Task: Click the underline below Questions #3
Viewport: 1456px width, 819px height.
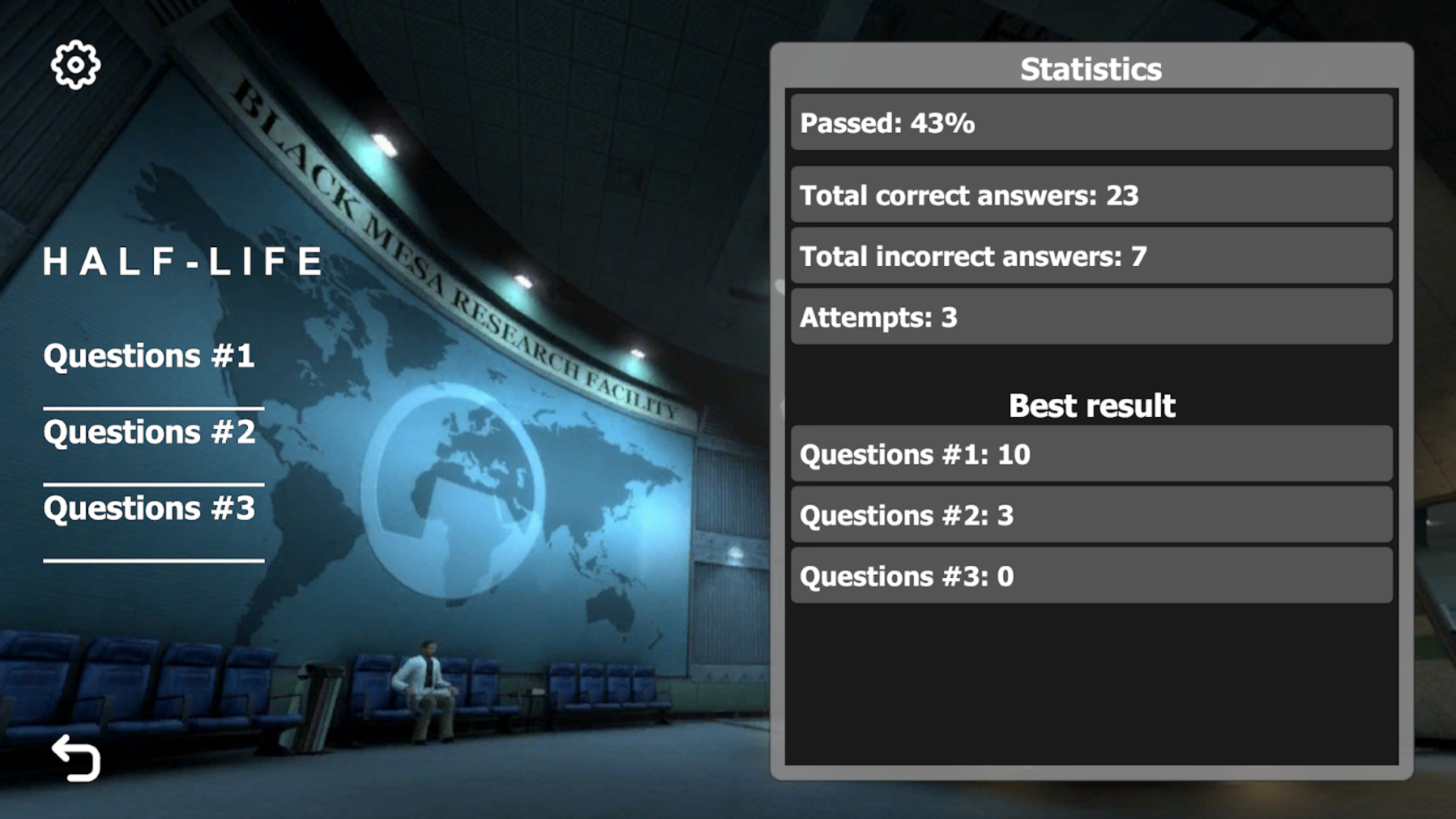Action: tap(154, 561)
